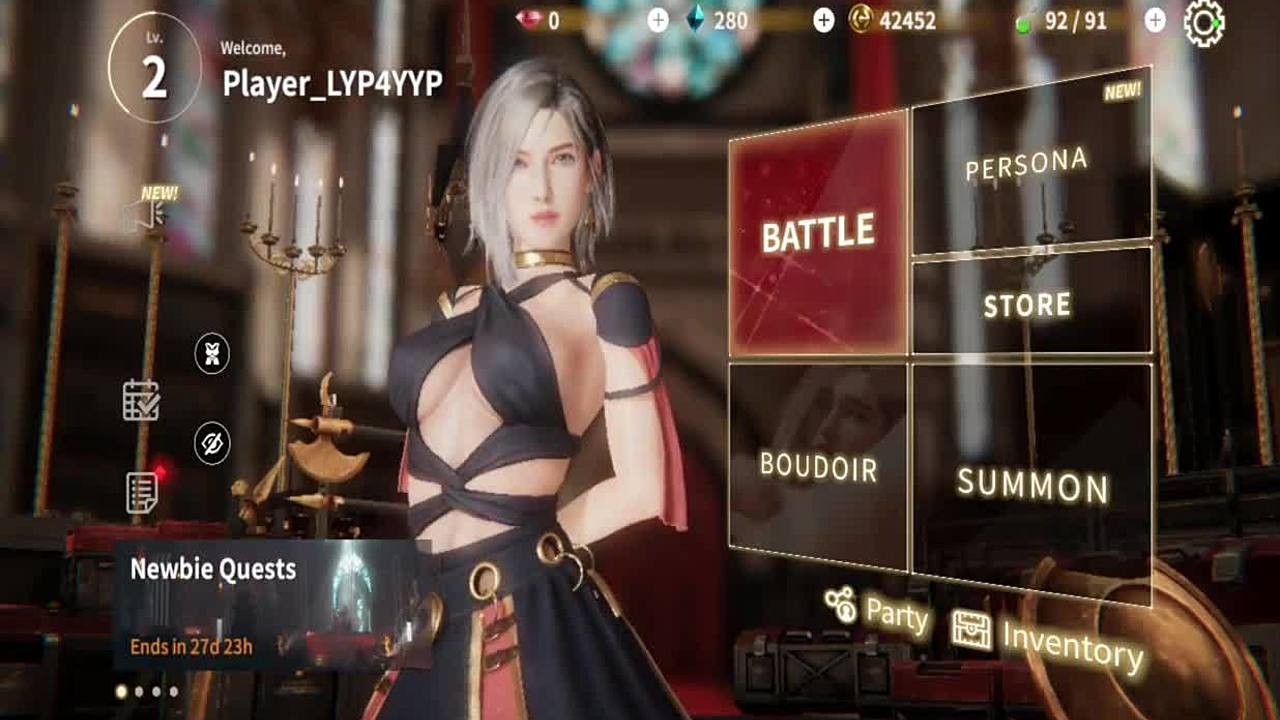Add blue diamonds with the plus button
Image resolution: width=1280 pixels, height=720 pixels.
(823, 21)
